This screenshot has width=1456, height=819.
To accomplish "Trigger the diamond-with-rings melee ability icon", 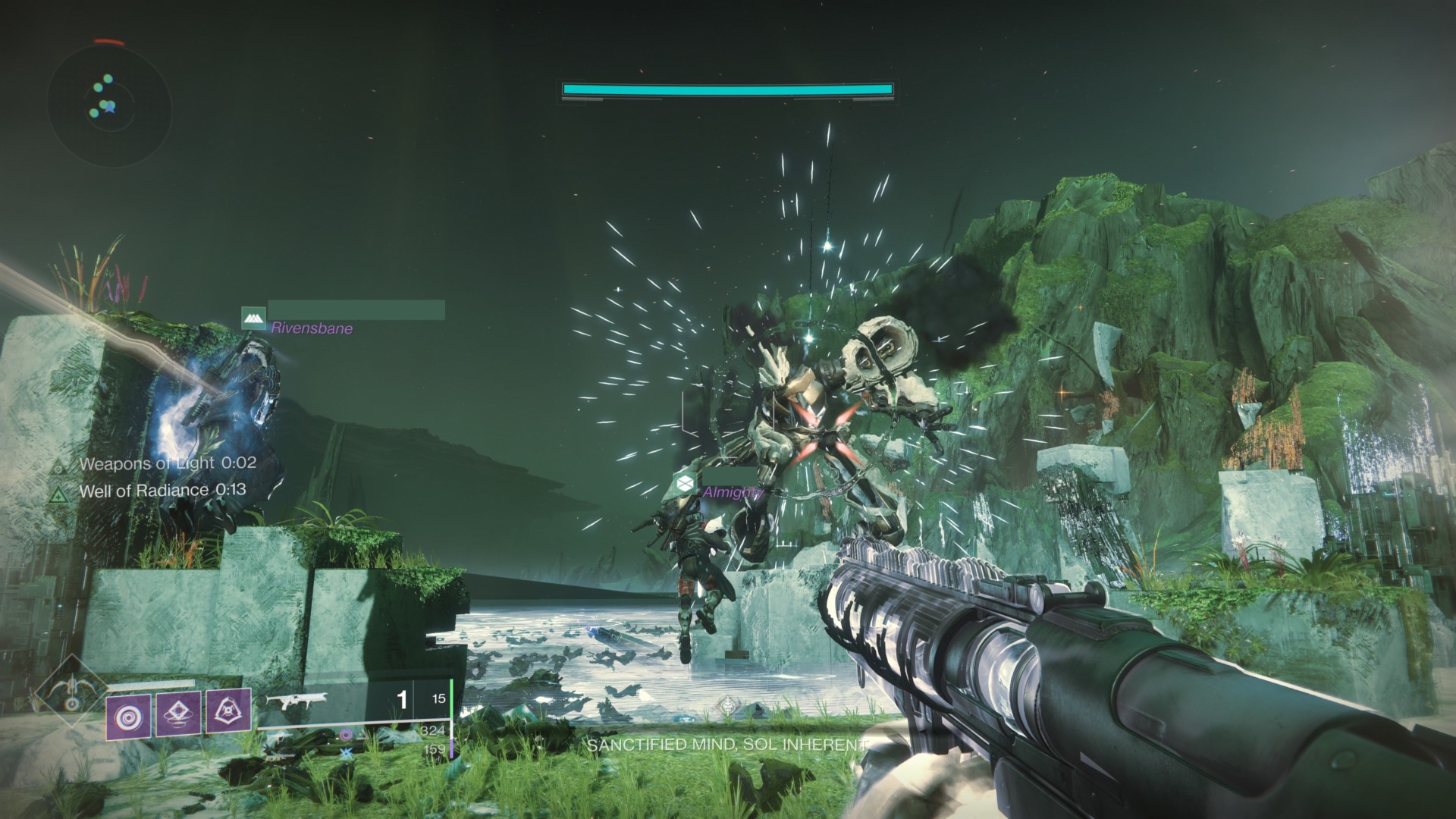I will pyautogui.click(x=178, y=714).
